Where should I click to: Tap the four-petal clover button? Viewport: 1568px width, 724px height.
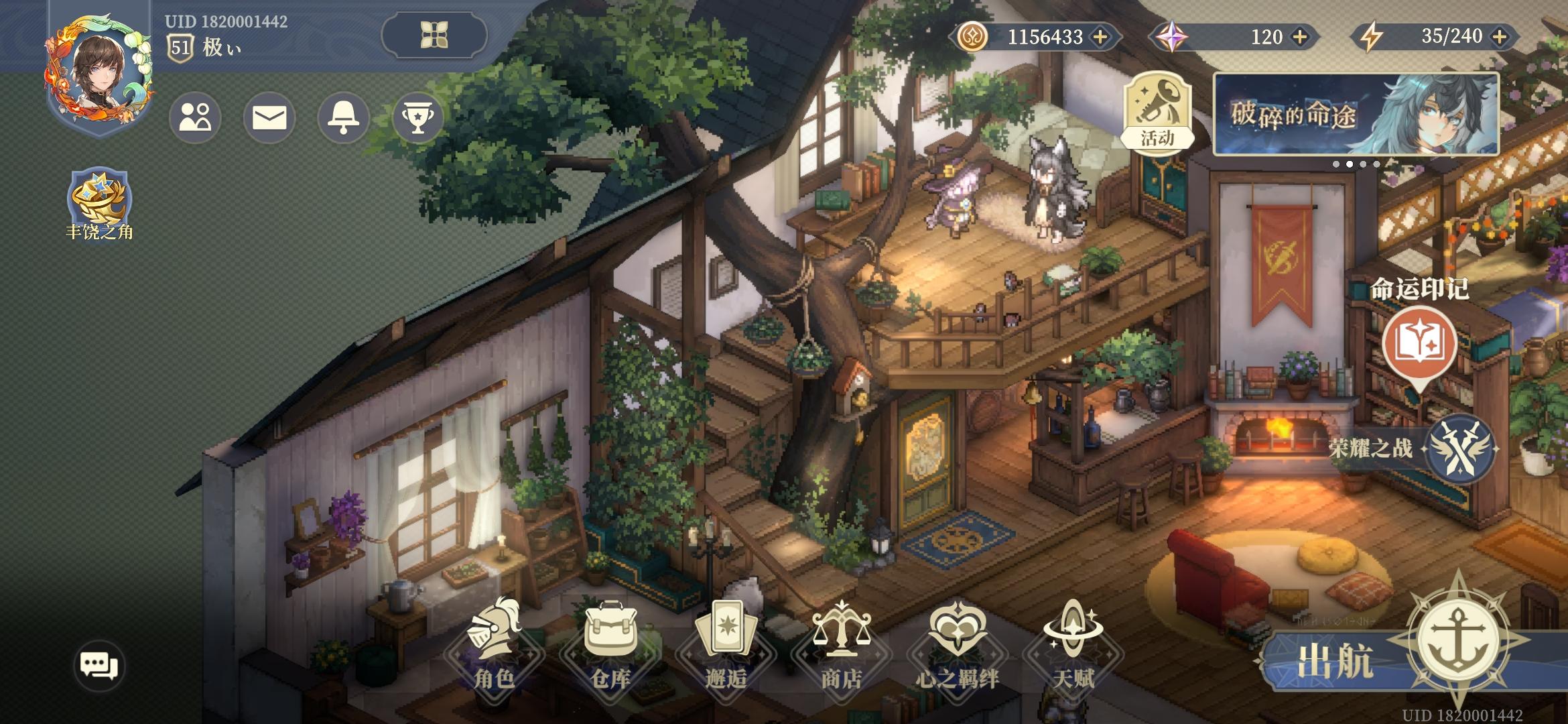pos(434,35)
